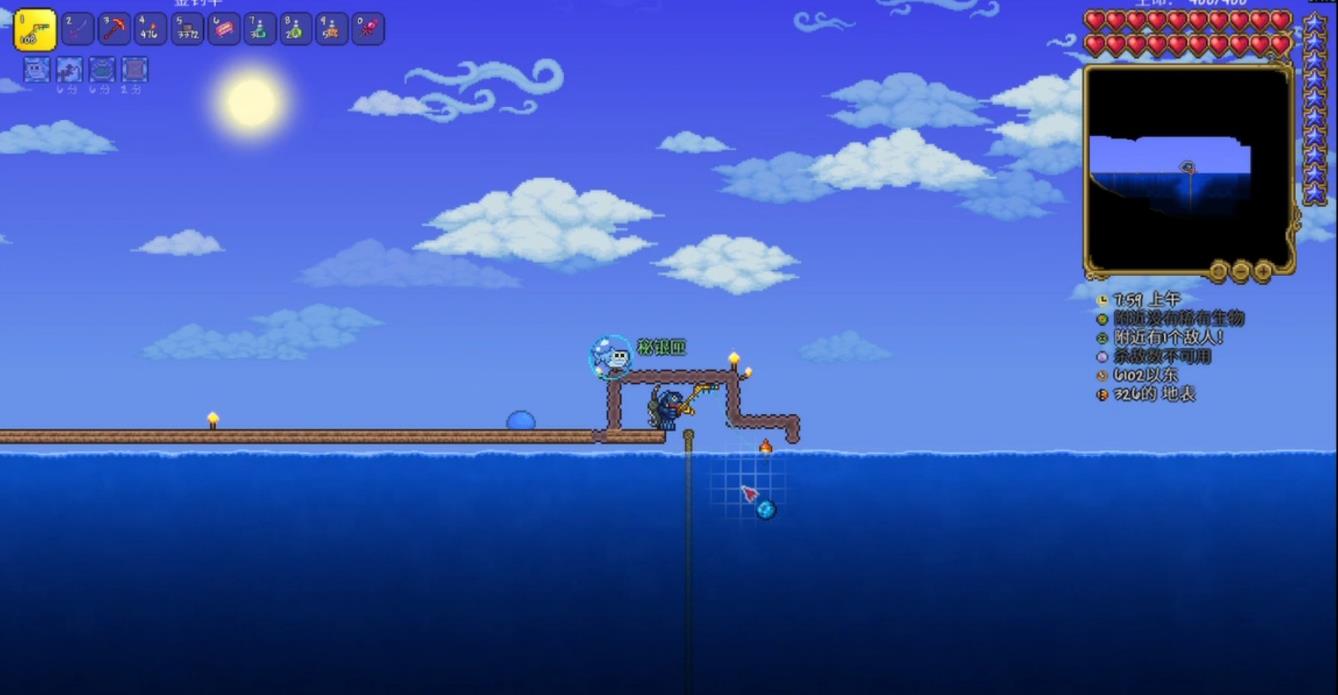Screen dimensions: 1338x695
Task: Select the purple sword in slot 2
Action: pos(78,29)
